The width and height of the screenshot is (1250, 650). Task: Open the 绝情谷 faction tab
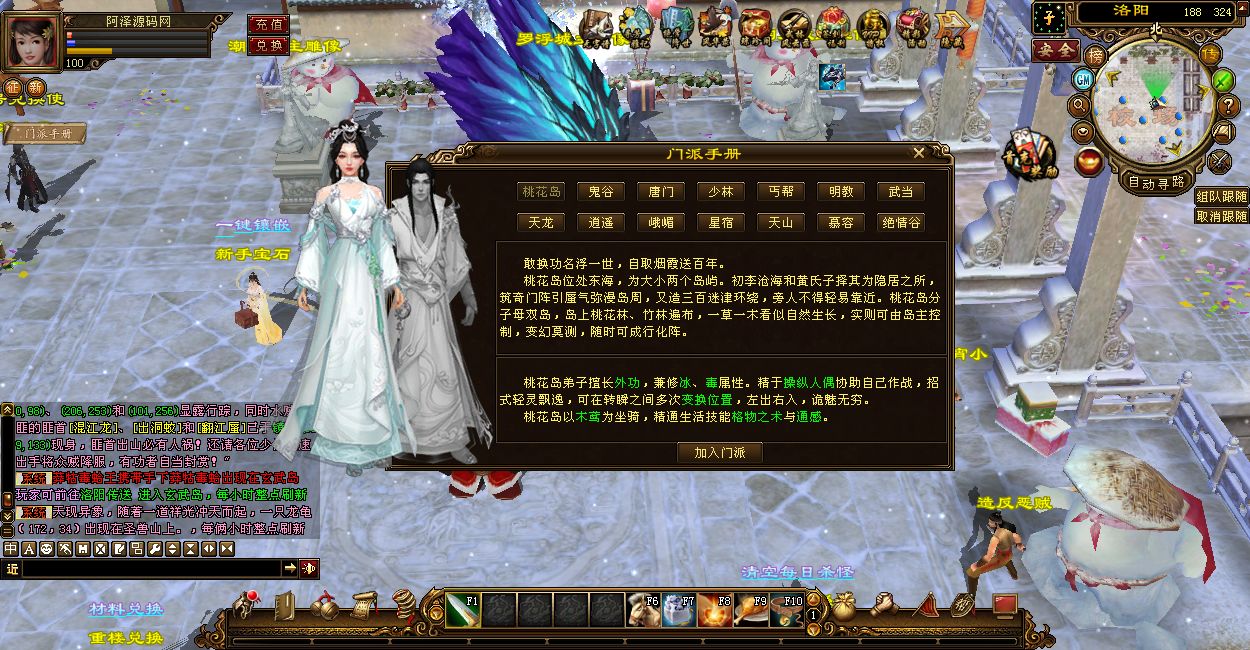pos(900,222)
